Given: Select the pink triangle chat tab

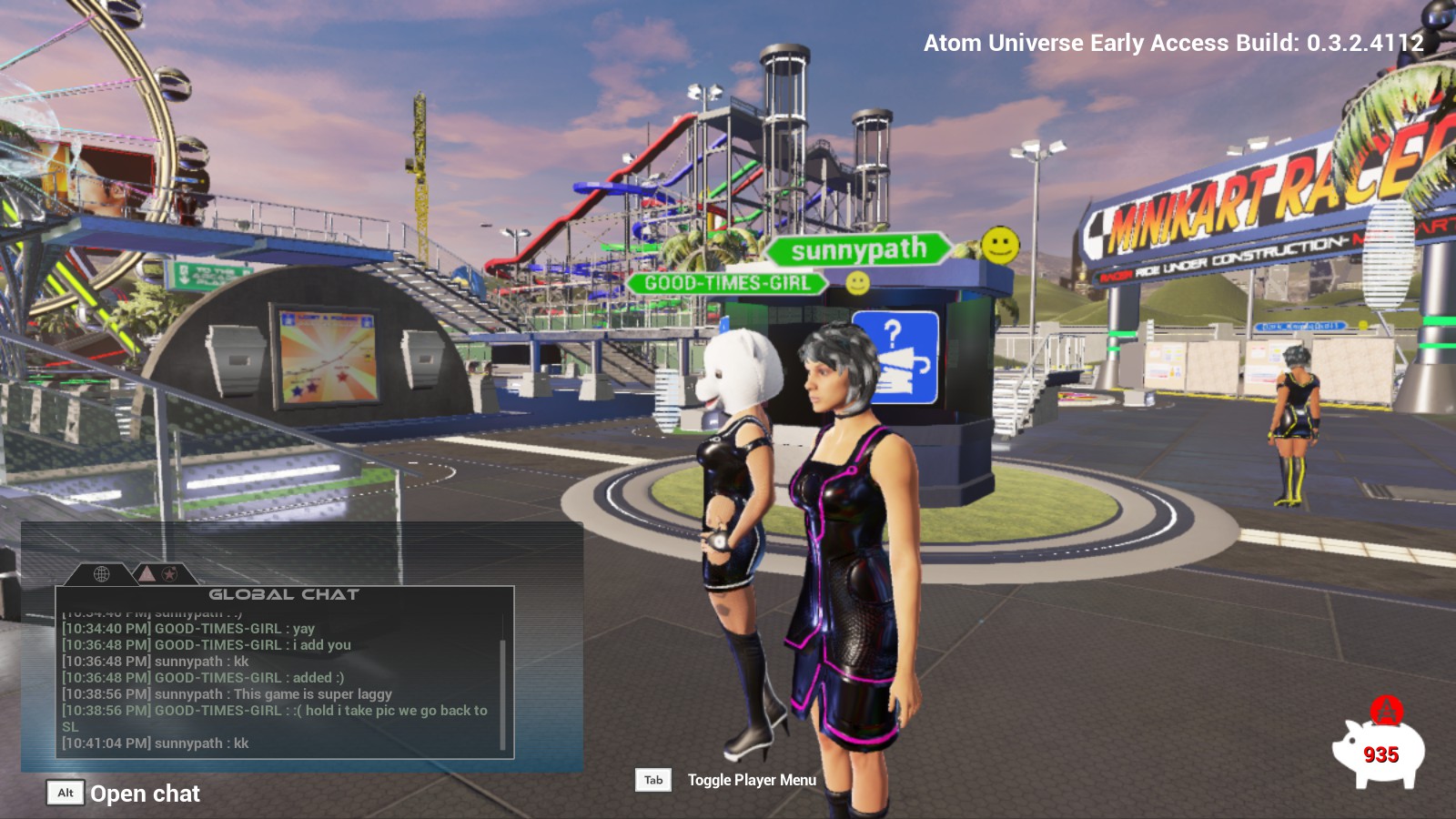Looking at the screenshot, I should pos(146,573).
